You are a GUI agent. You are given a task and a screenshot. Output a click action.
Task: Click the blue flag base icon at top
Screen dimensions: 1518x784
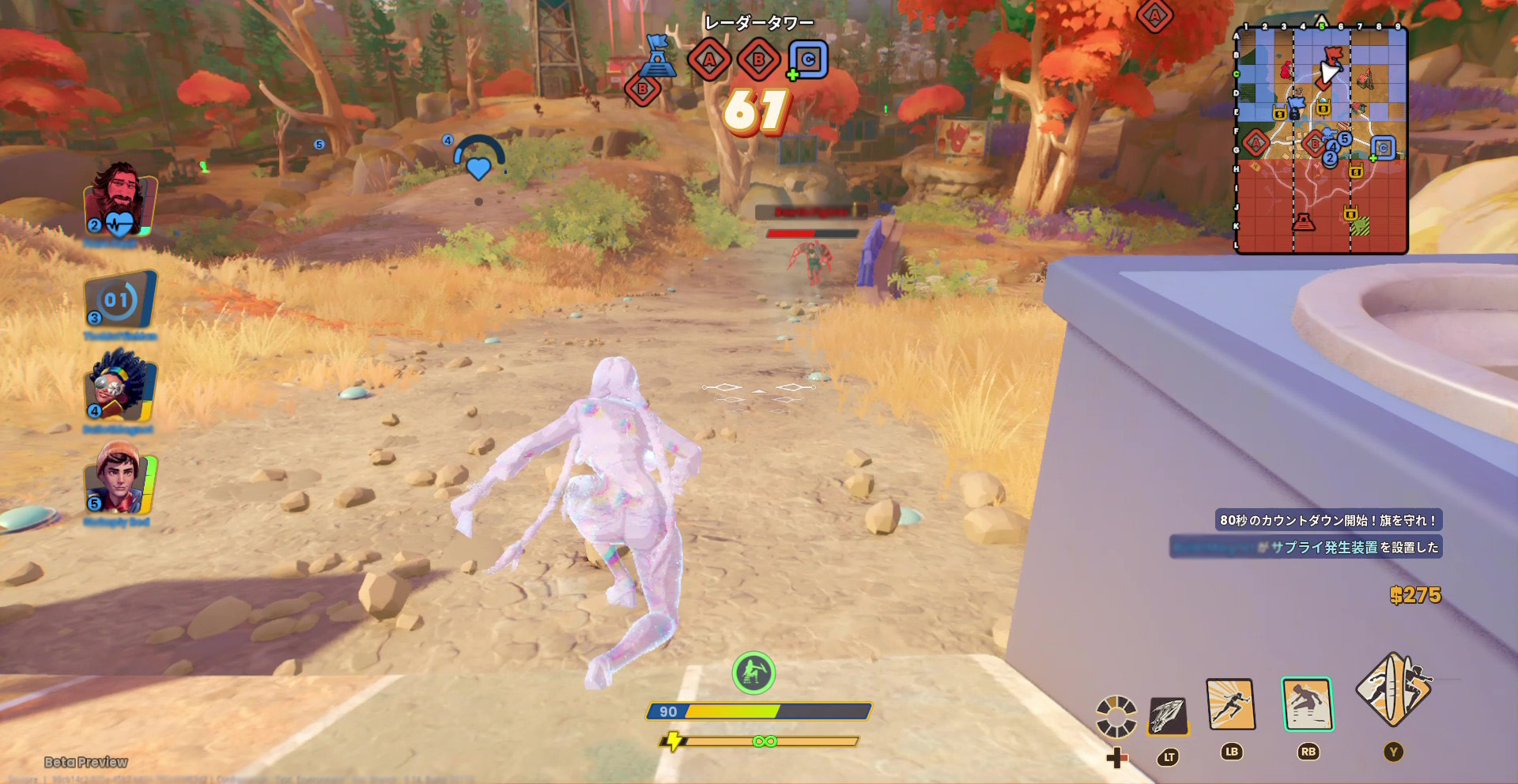point(658,55)
